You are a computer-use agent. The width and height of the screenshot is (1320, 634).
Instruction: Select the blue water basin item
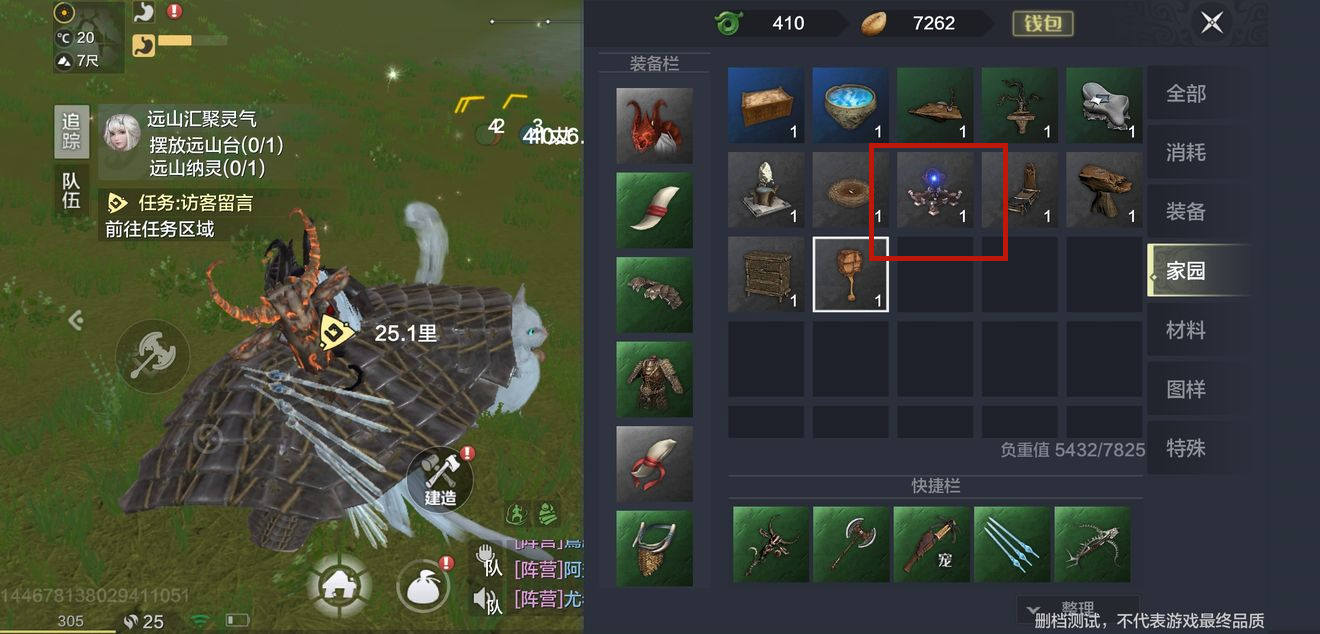(850, 104)
